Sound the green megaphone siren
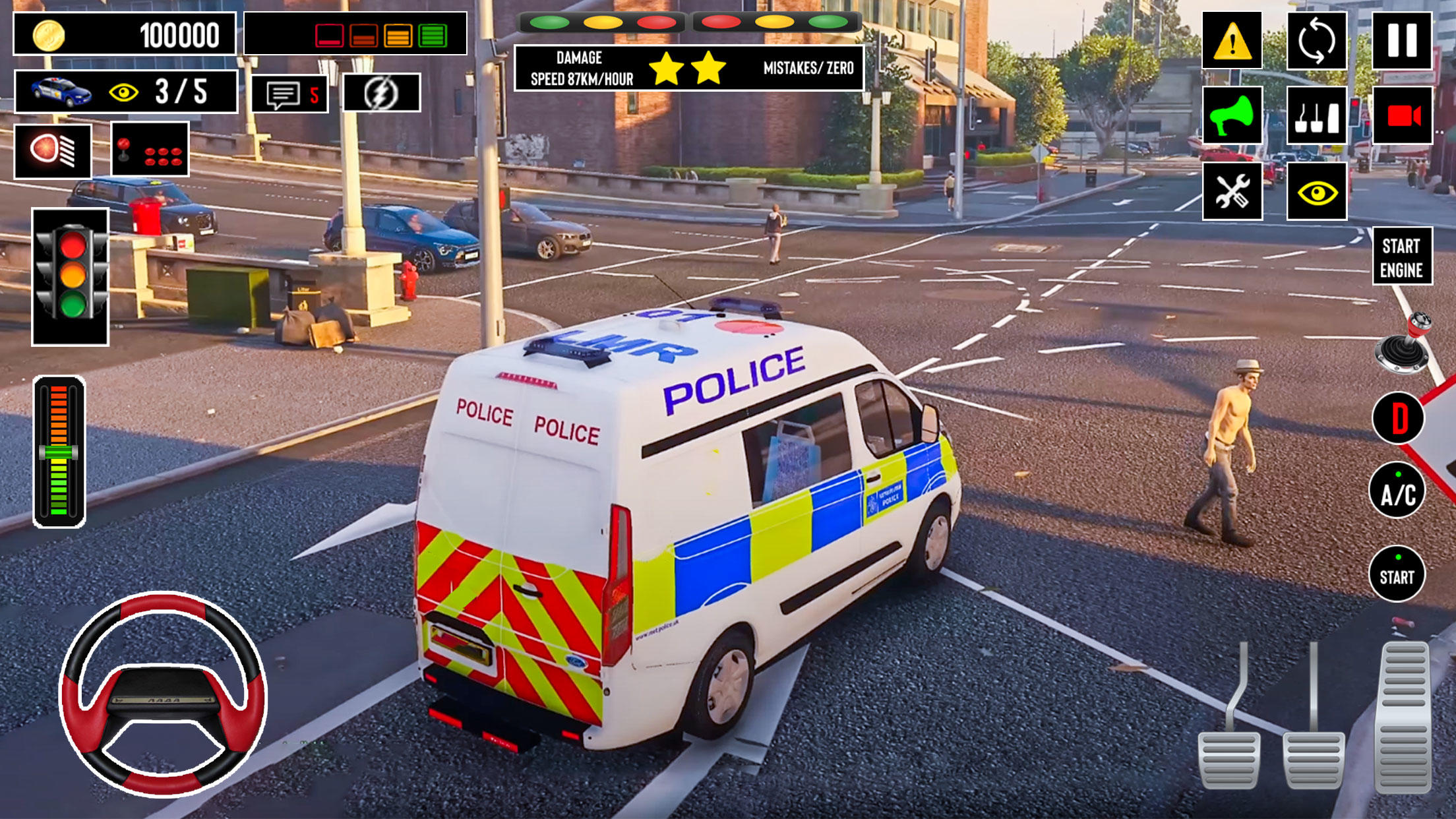The width and height of the screenshot is (1456, 819). point(1232,116)
